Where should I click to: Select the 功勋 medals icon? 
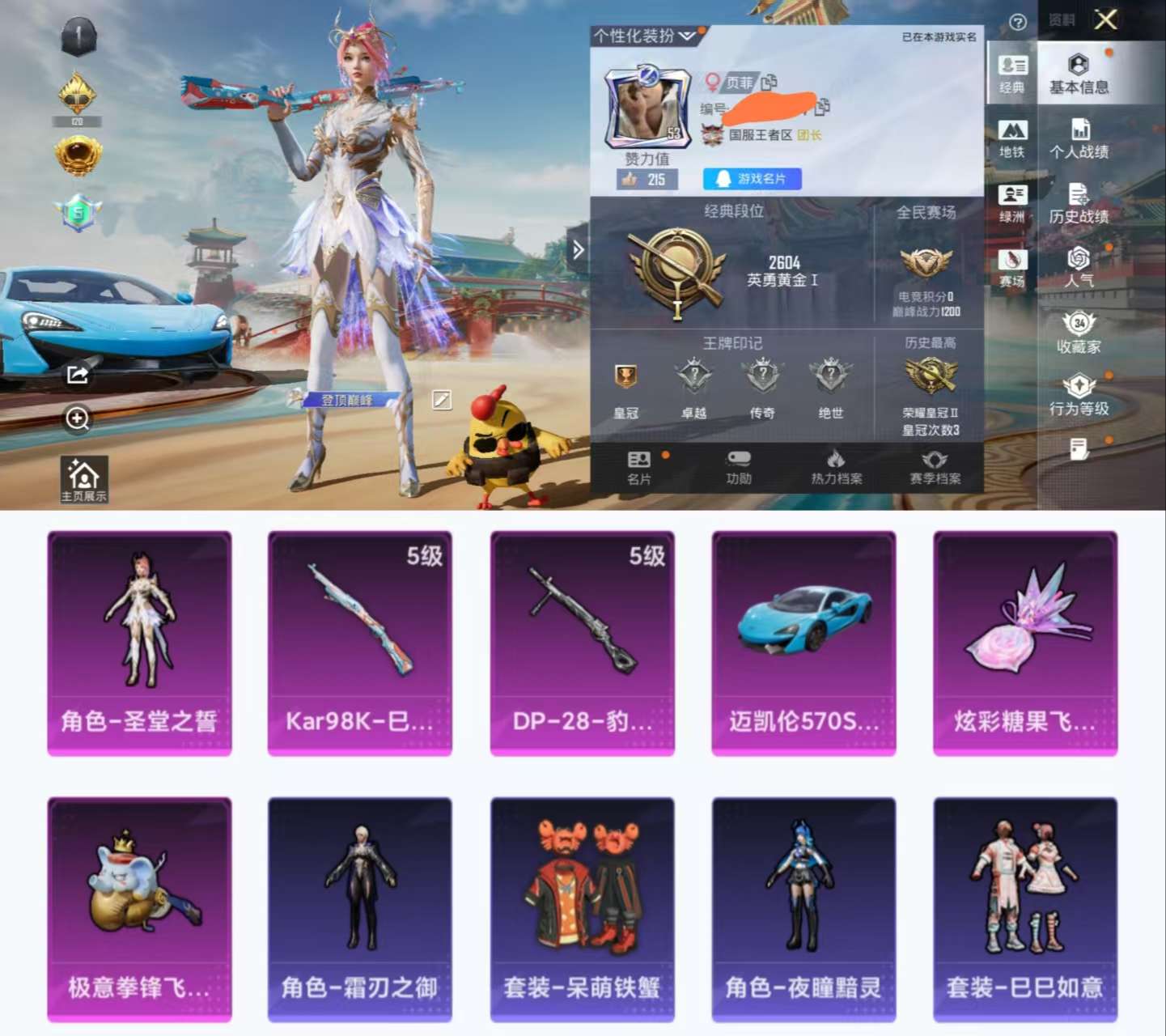[x=737, y=469]
